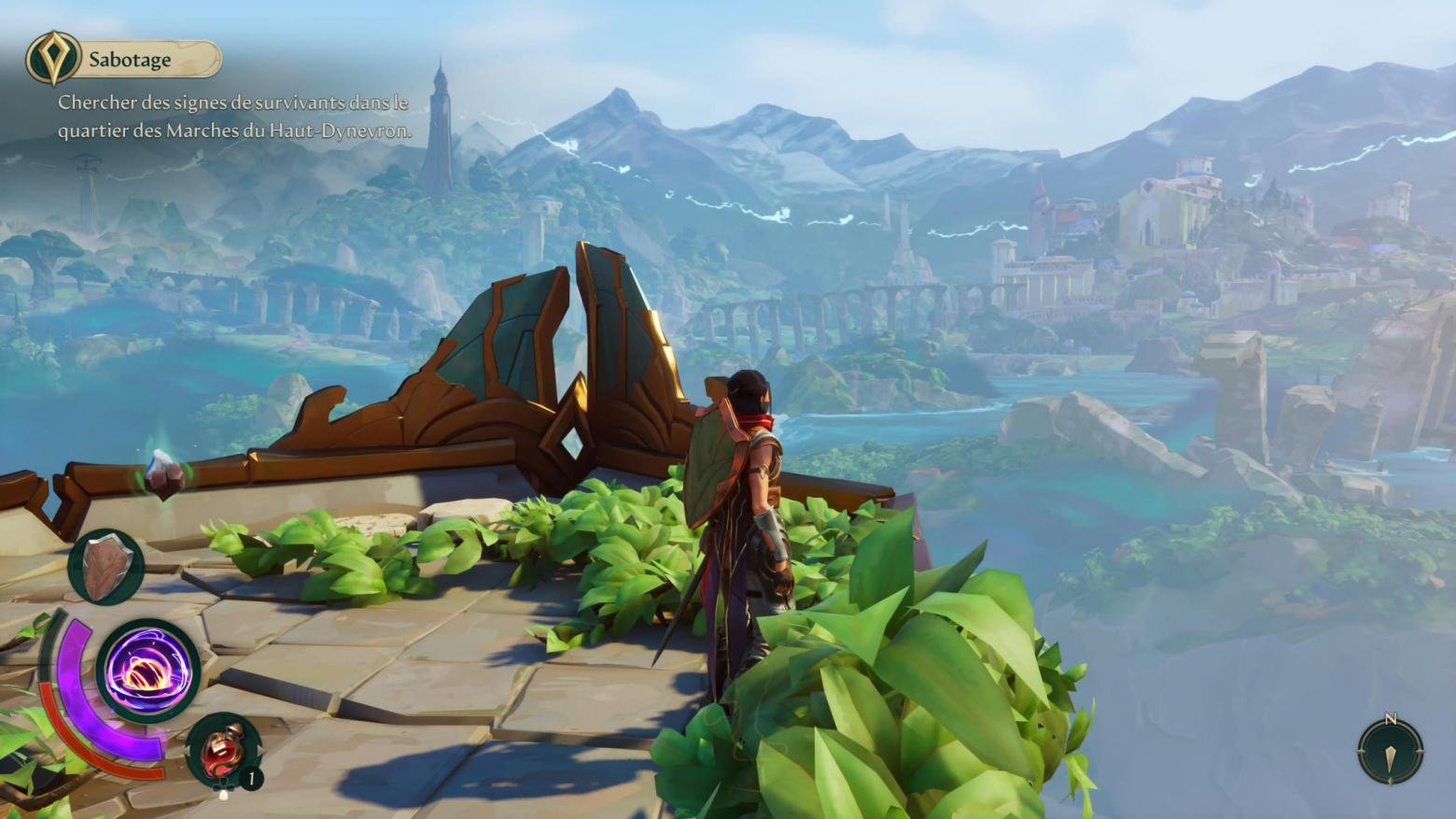Use the red healing potion slot
Image resolution: width=1456 pixels, height=819 pixels.
point(222,749)
